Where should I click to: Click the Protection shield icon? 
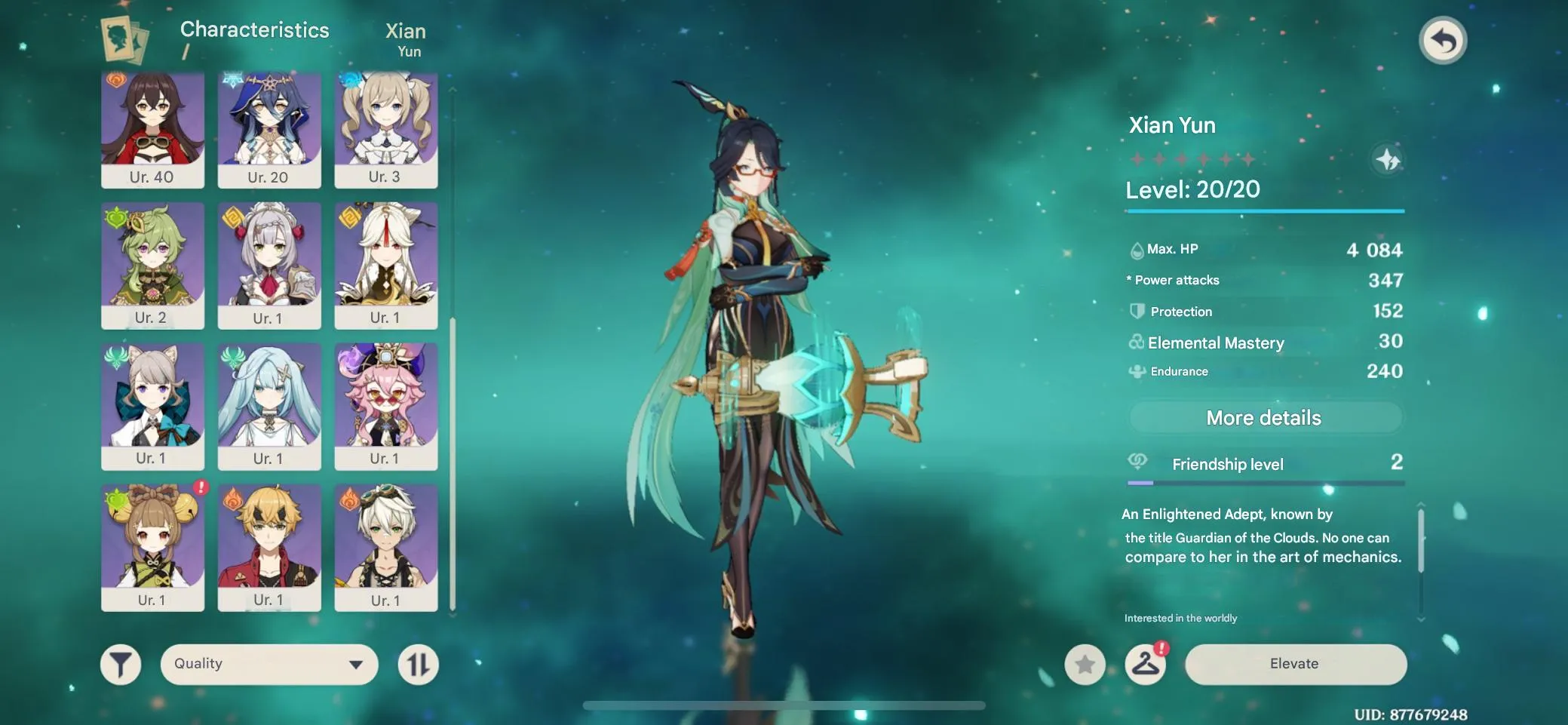pos(1136,311)
